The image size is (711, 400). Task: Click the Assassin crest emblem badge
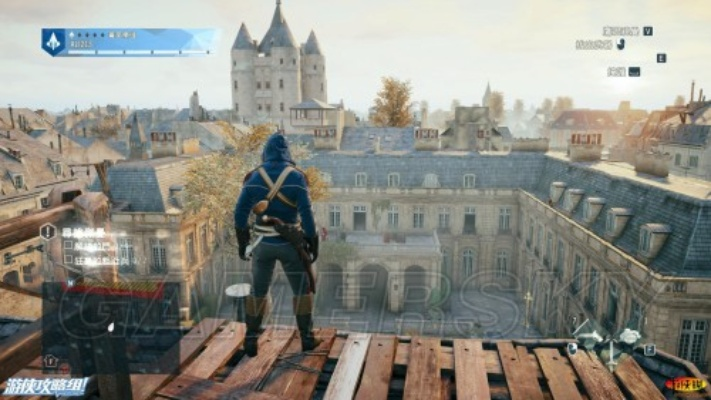[x=53, y=41]
